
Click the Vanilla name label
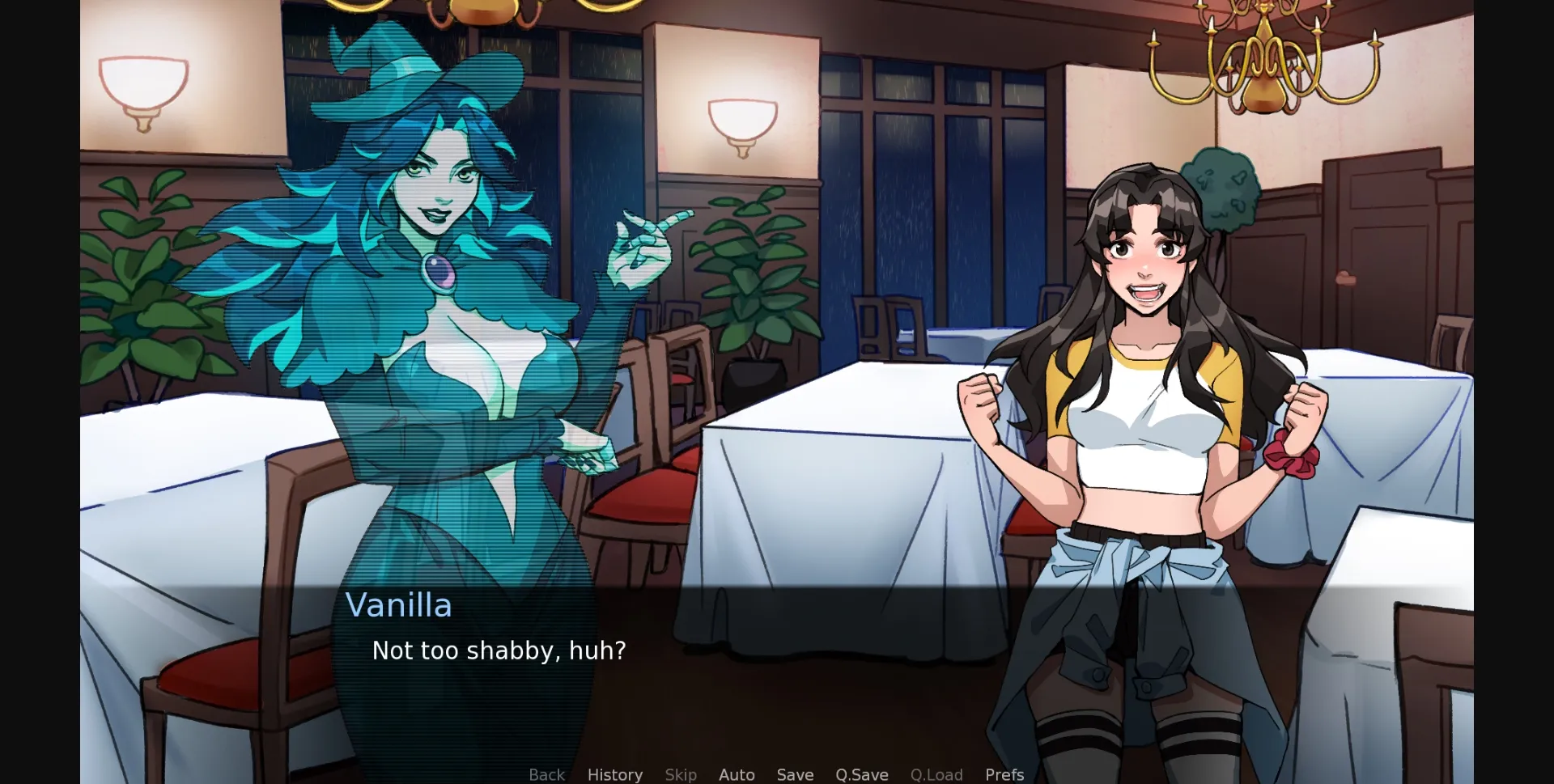pos(400,605)
